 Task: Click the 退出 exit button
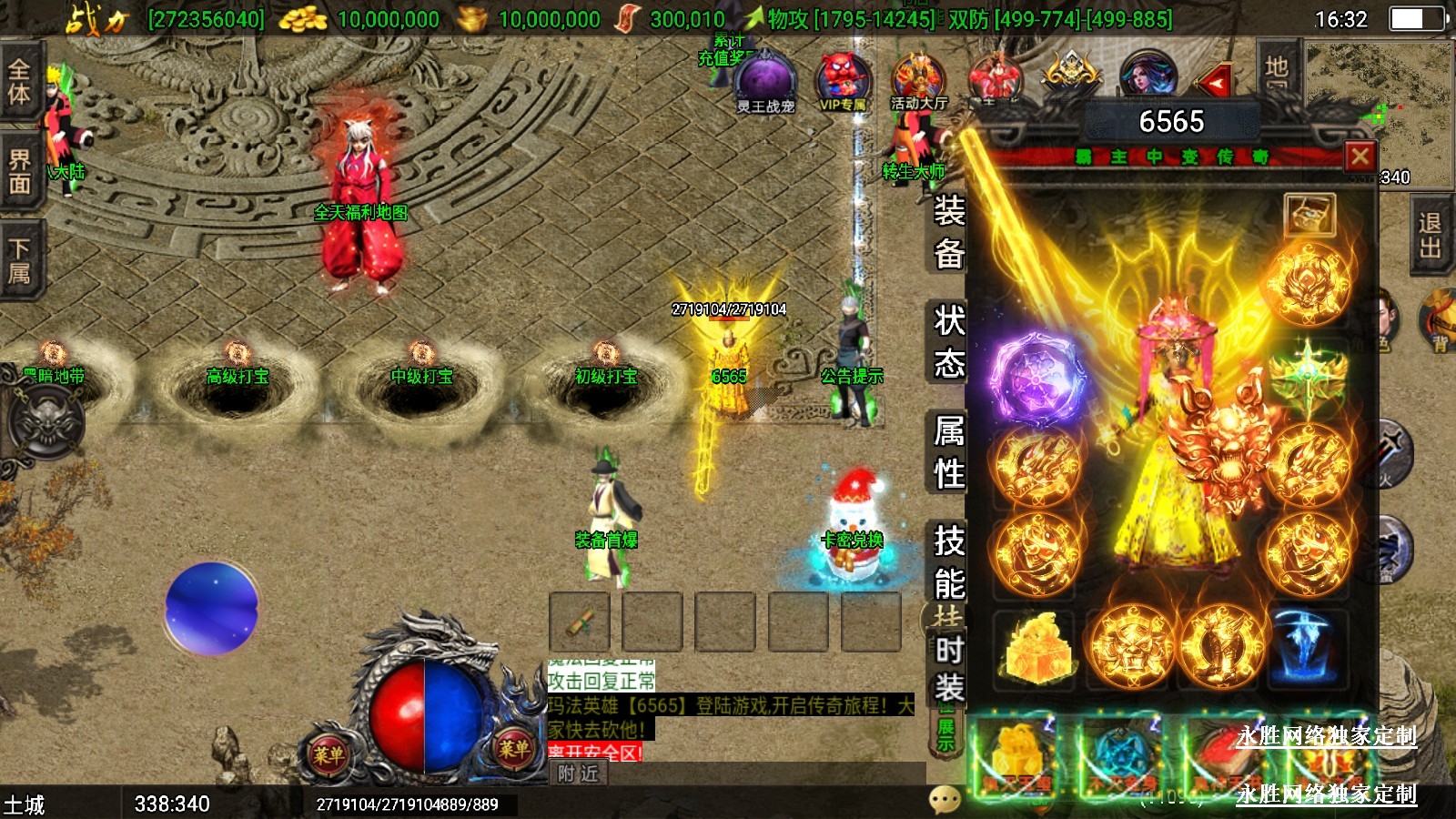click(1431, 235)
